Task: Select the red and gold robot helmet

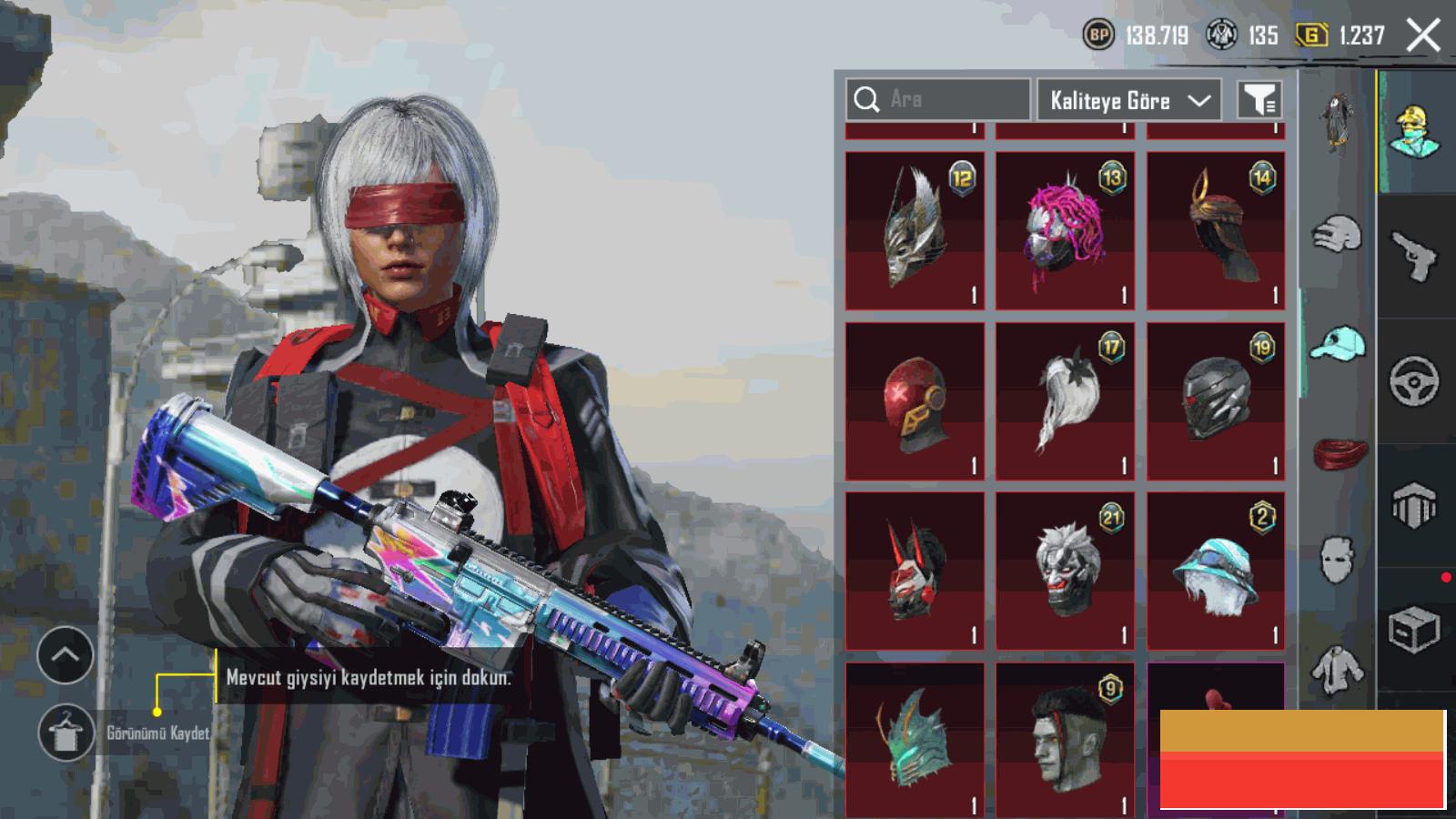Action: pyautogui.click(x=915, y=401)
